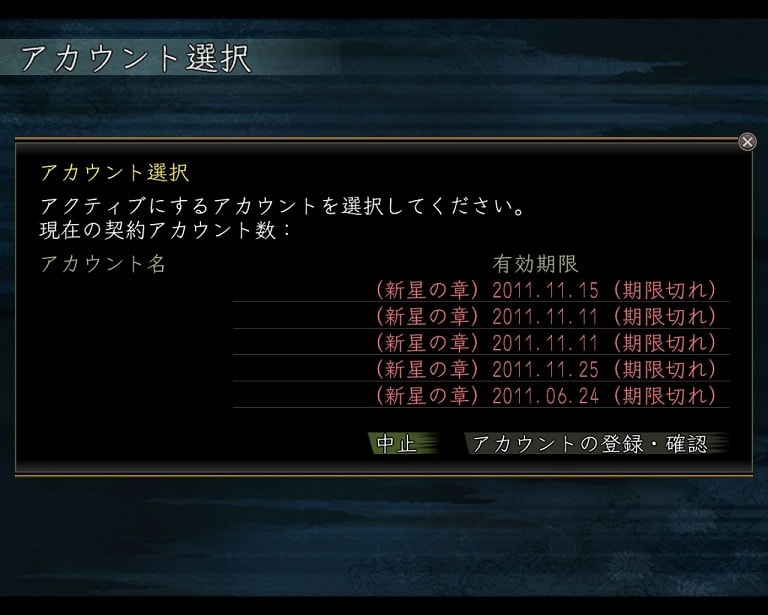Click the 中止 cancel button
Screen dimensions: 768x615
point(397,444)
